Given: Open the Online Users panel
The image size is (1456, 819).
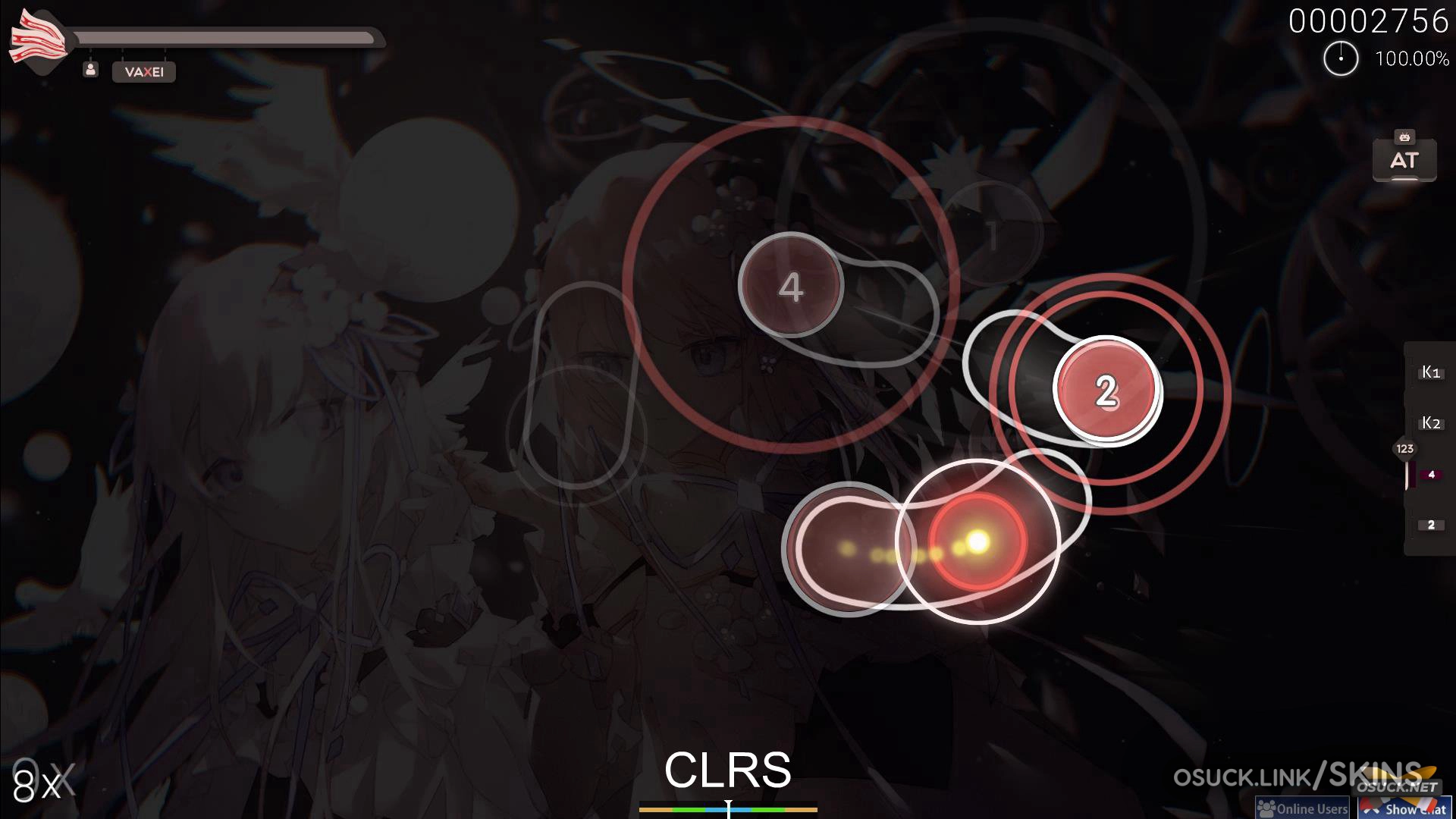Looking at the screenshot, I should (x=1302, y=808).
